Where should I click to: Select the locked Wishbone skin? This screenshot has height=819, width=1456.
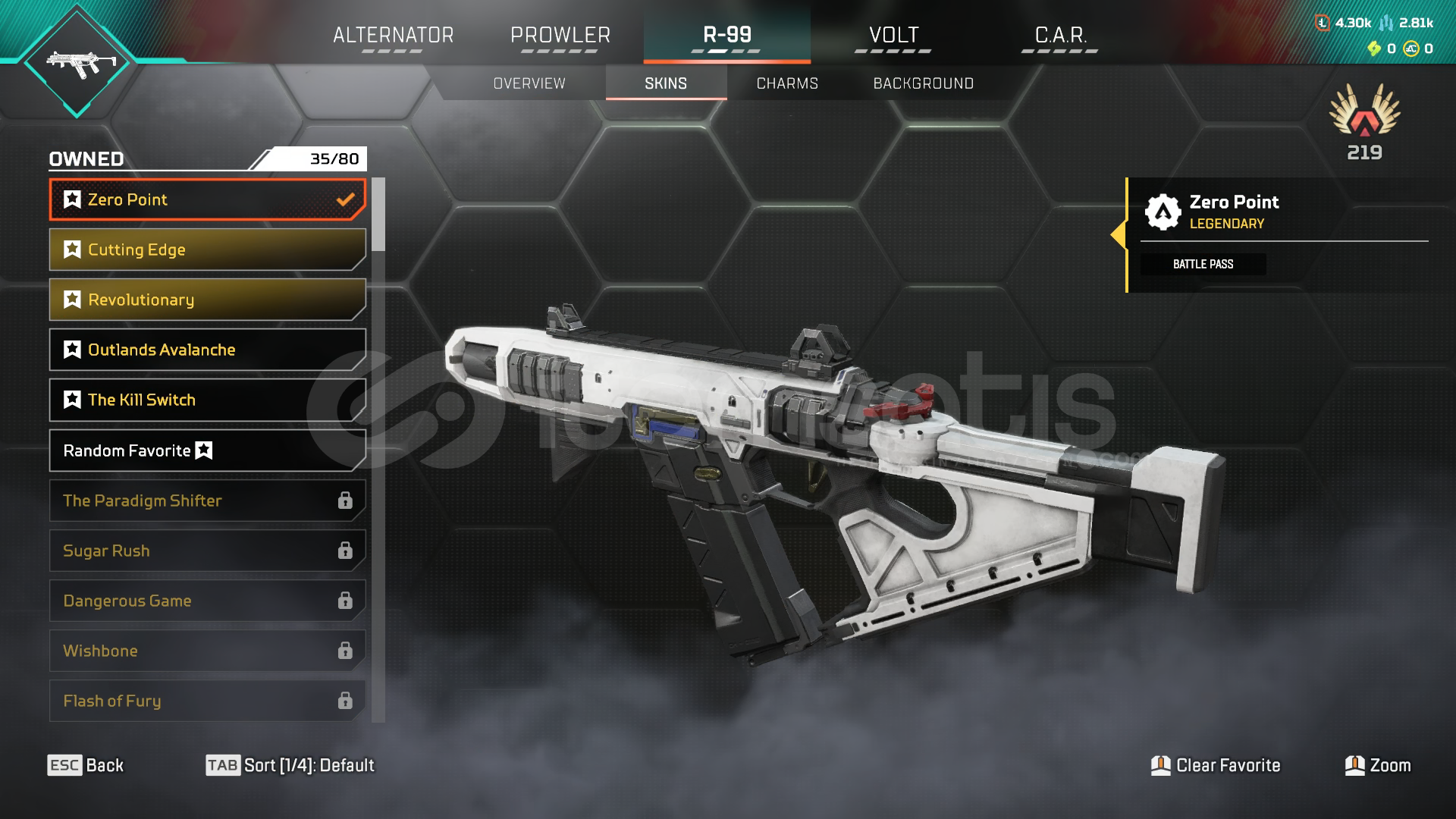(207, 651)
